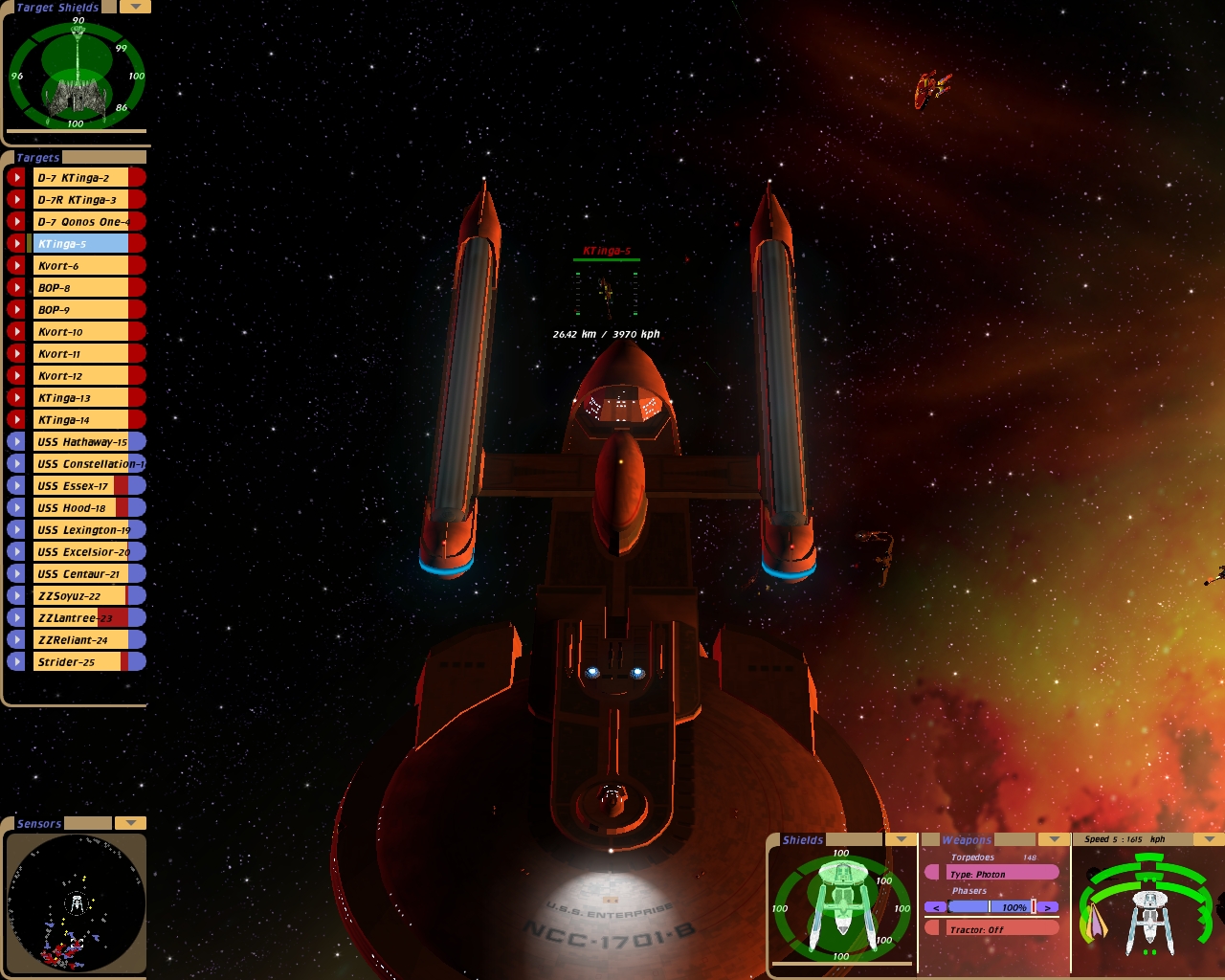
Task: Choose Kvort-6 in the Targets list
Action: click(x=80, y=266)
